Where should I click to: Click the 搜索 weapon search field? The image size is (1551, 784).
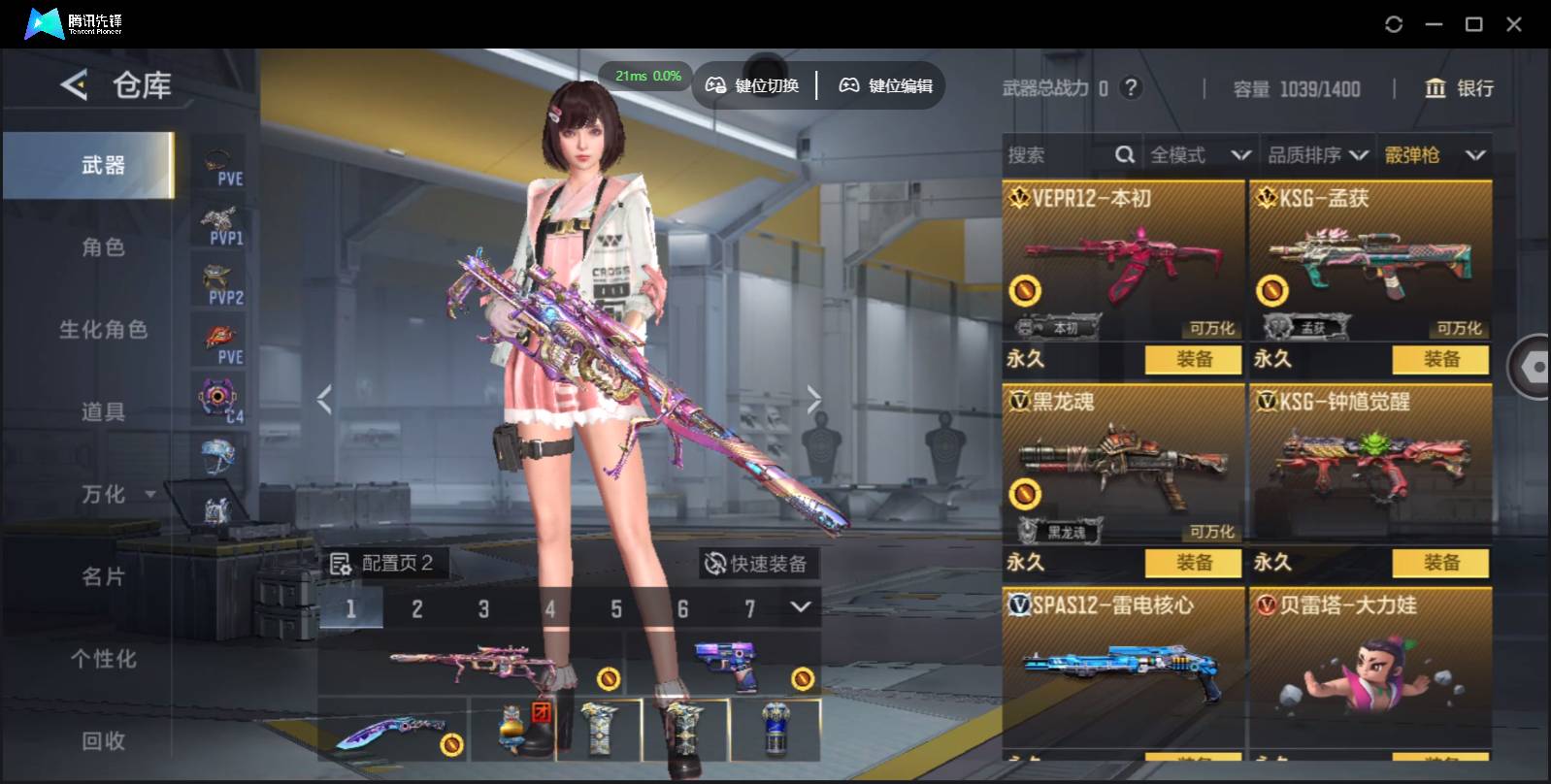click(1058, 155)
